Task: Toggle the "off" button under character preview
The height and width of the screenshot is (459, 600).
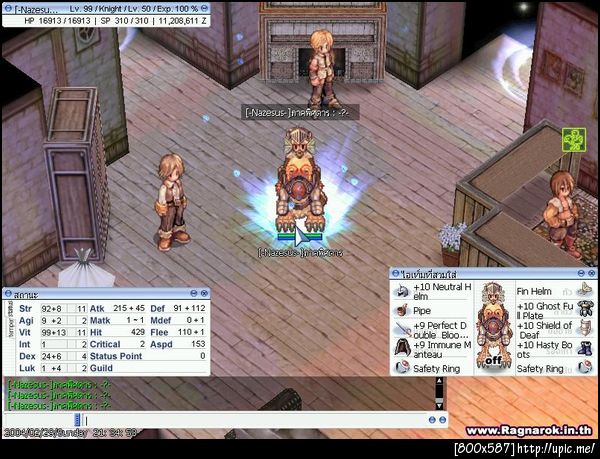Action: [493, 361]
